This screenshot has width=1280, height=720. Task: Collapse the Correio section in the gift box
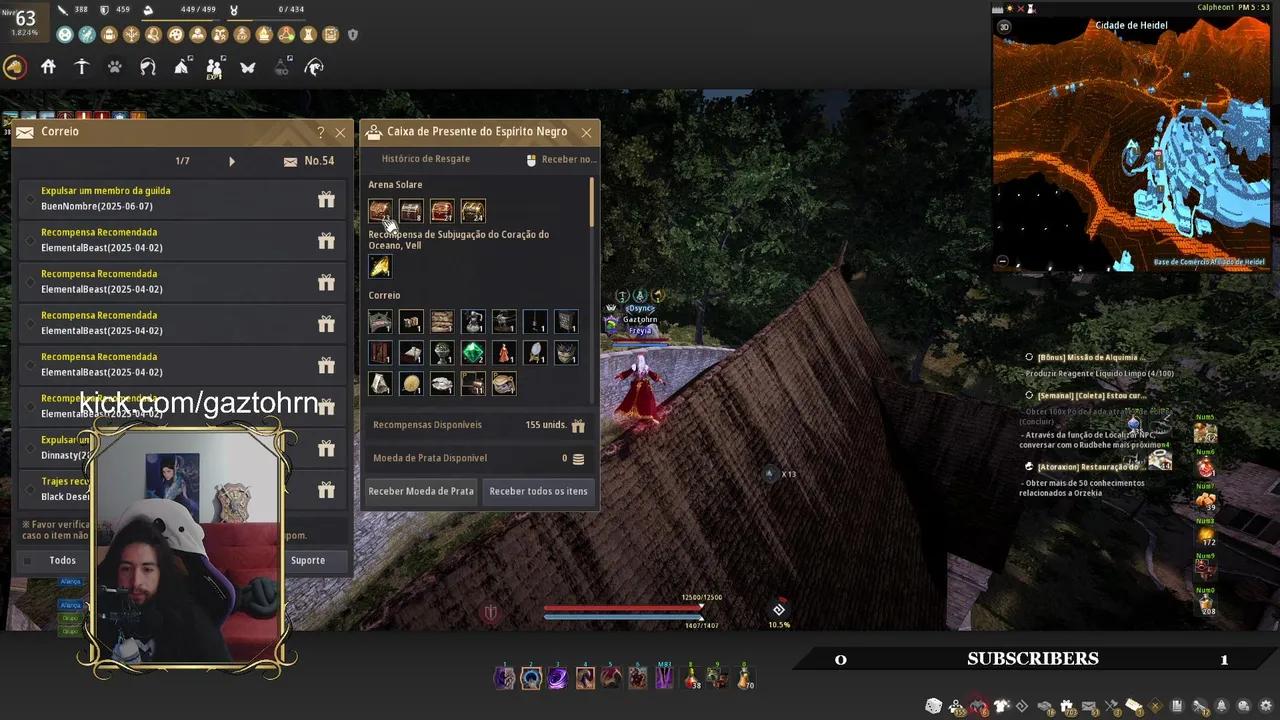click(384, 295)
